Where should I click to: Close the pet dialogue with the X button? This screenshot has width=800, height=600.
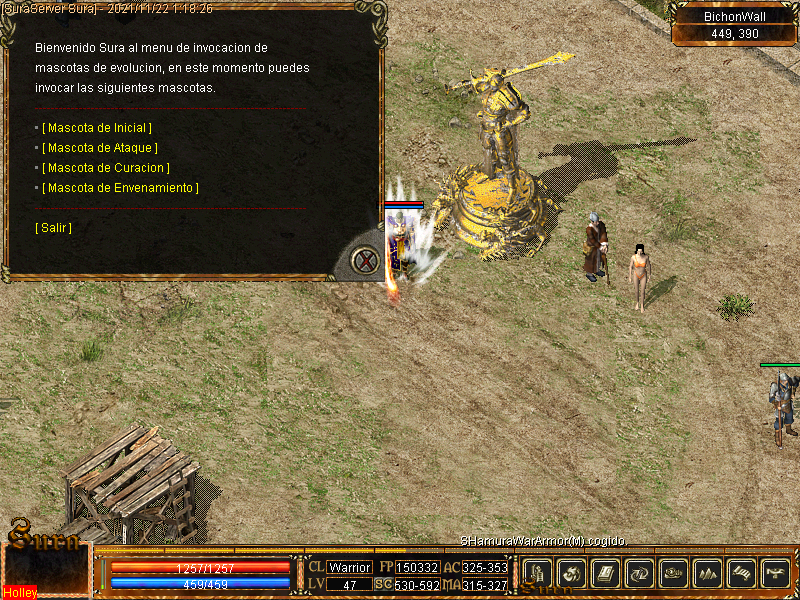click(366, 261)
